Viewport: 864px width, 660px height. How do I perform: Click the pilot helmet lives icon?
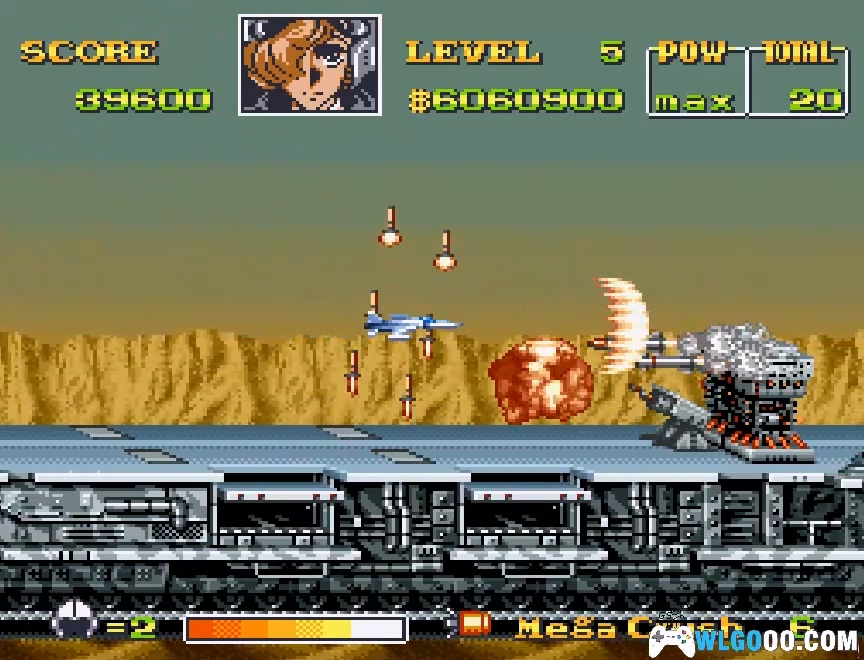[75, 622]
